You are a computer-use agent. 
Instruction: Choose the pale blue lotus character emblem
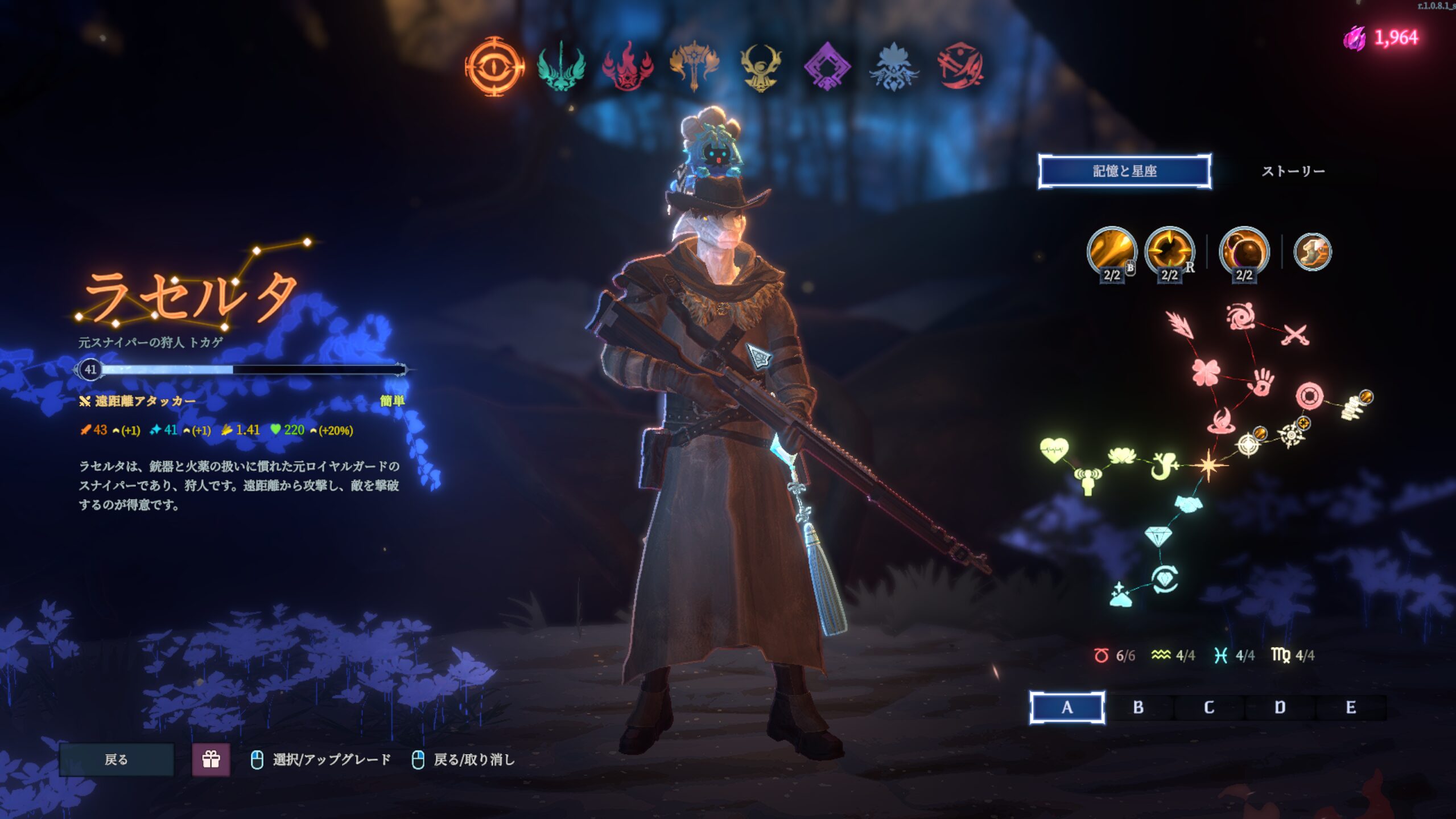point(894,67)
